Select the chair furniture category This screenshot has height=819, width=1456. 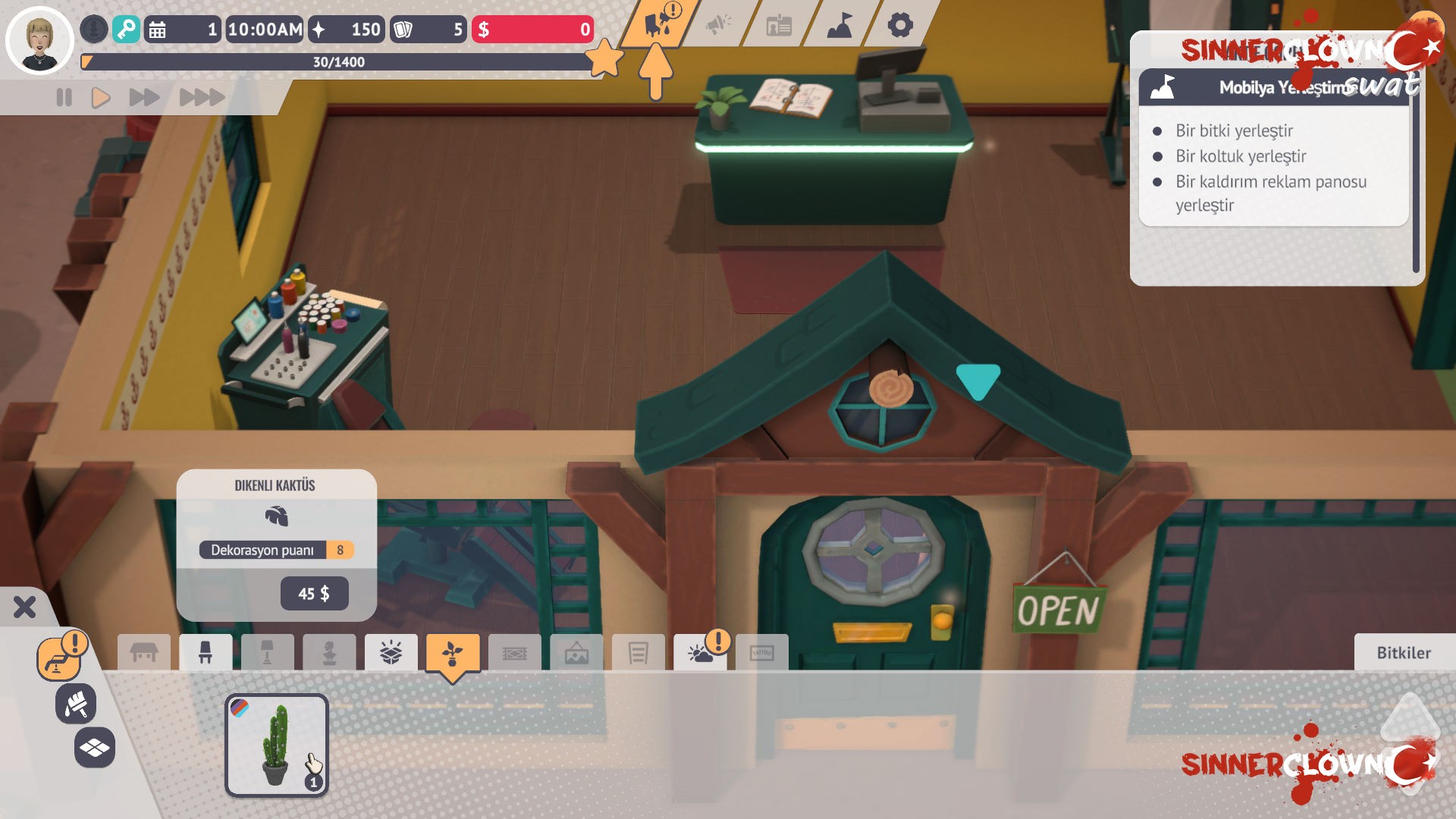pyautogui.click(x=206, y=652)
